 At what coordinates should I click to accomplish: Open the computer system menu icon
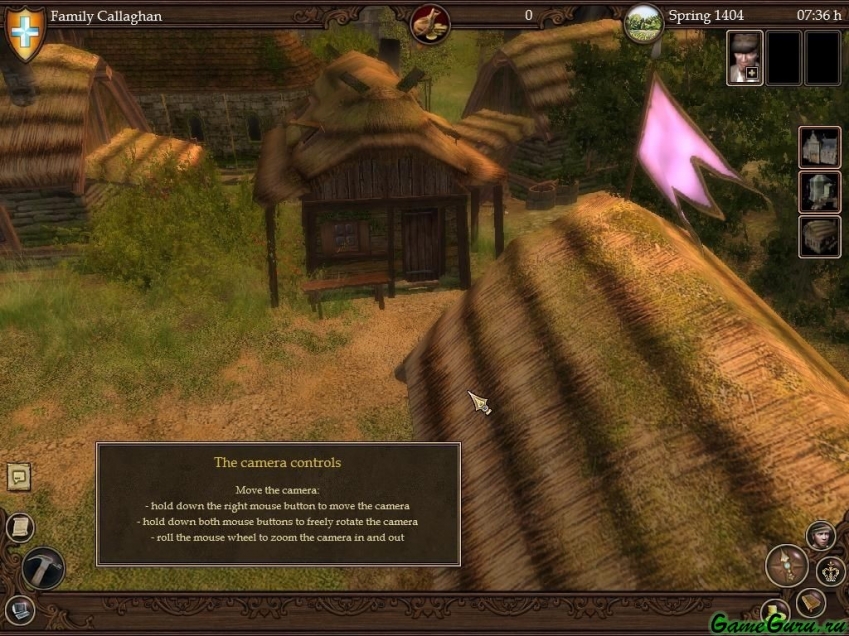19,609
